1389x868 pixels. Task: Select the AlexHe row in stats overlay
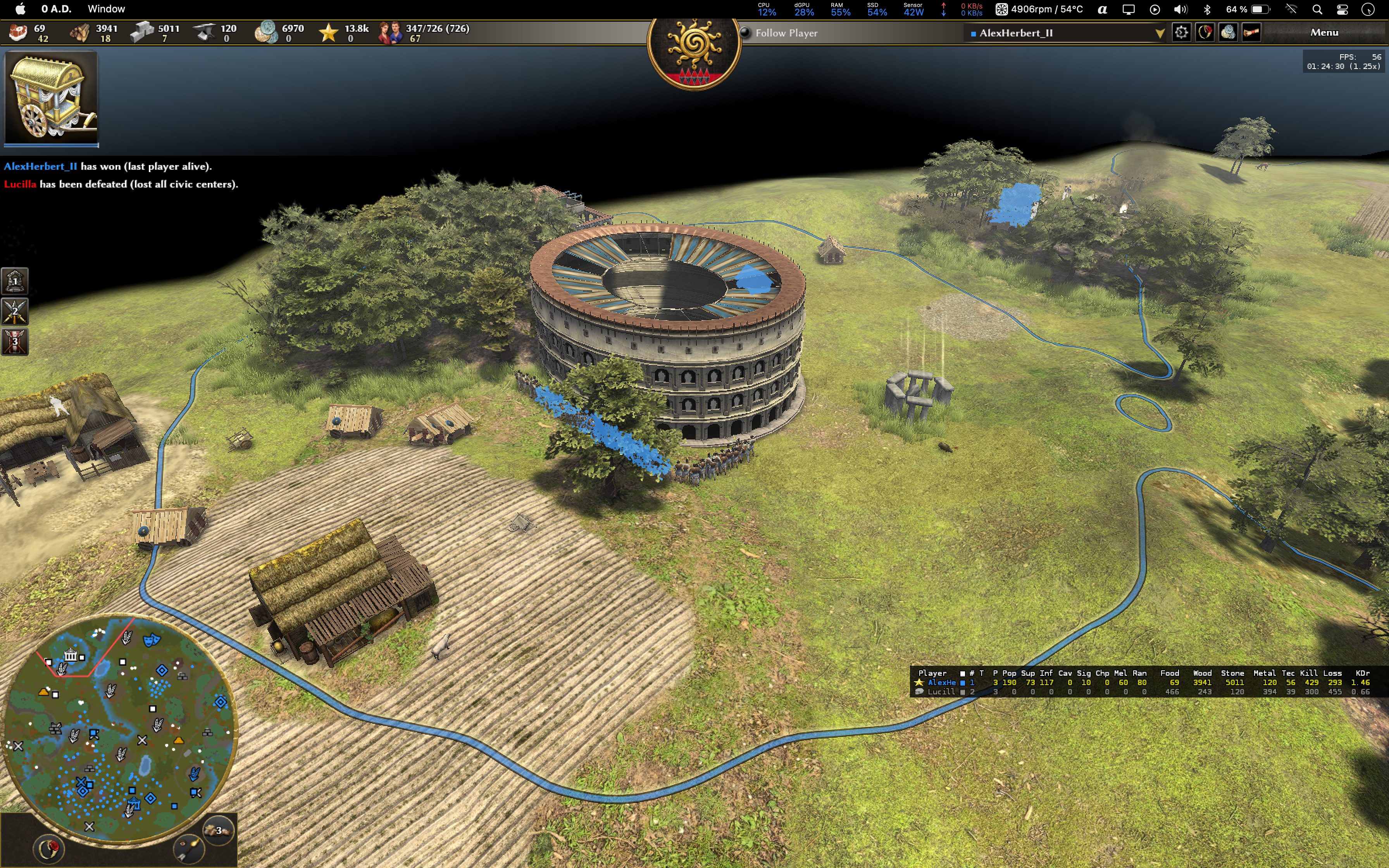(x=941, y=682)
